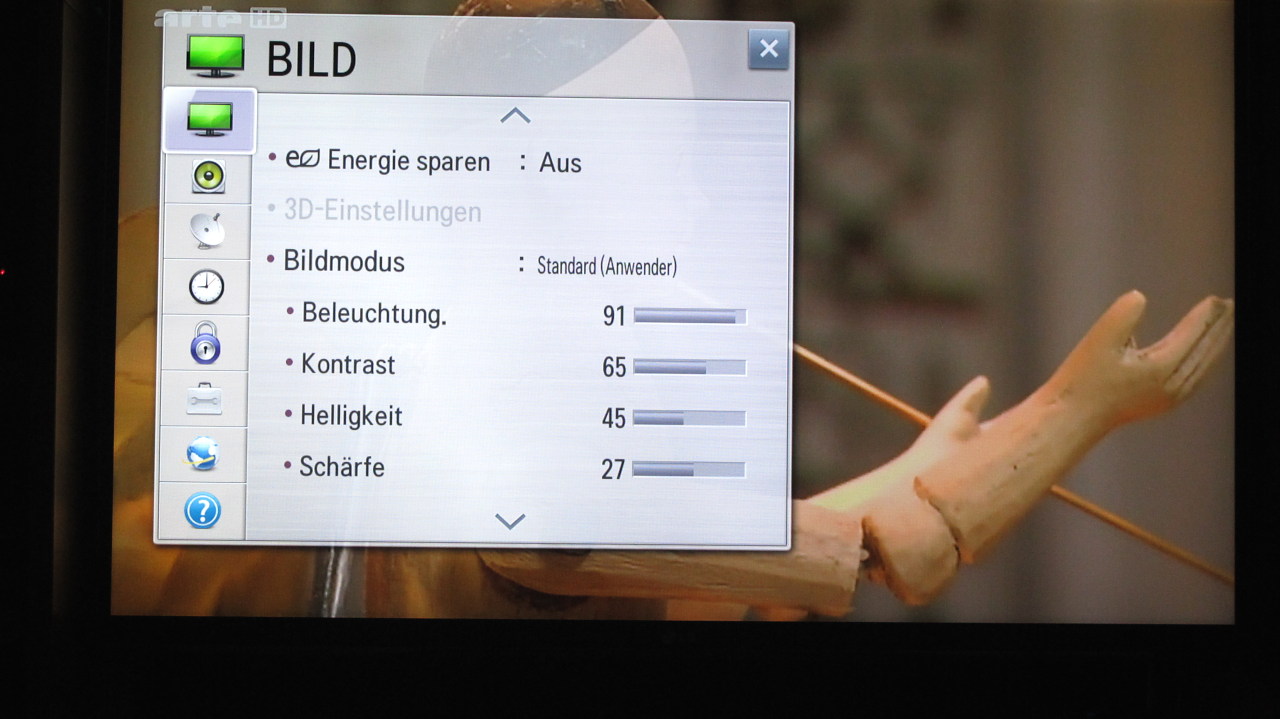The image size is (1280, 719).
Task: Click the down arrow below the list
Action: pyautogui.click(x=510, y=521)
